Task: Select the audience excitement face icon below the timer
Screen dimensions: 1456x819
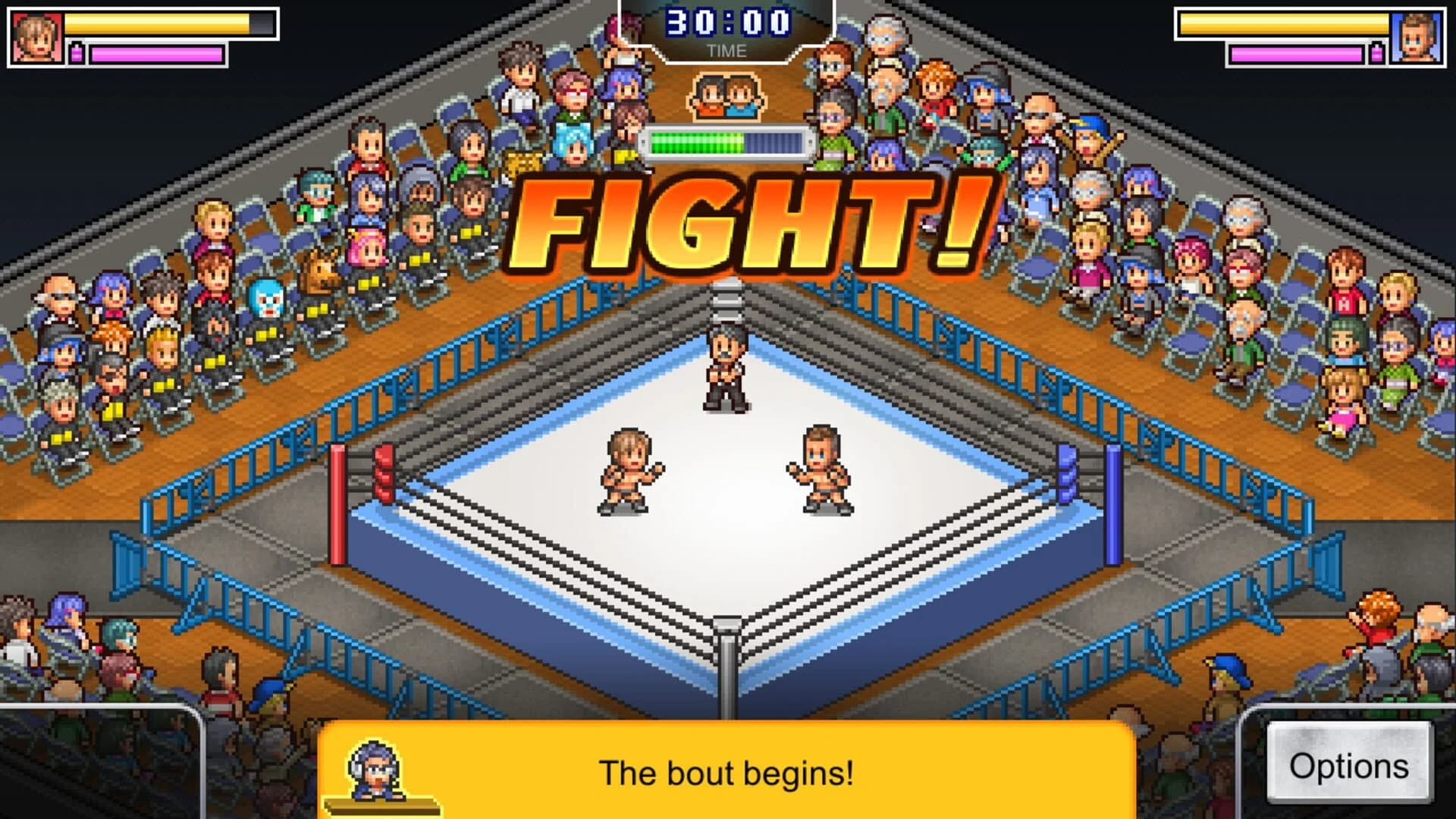Action: [726, 95]
